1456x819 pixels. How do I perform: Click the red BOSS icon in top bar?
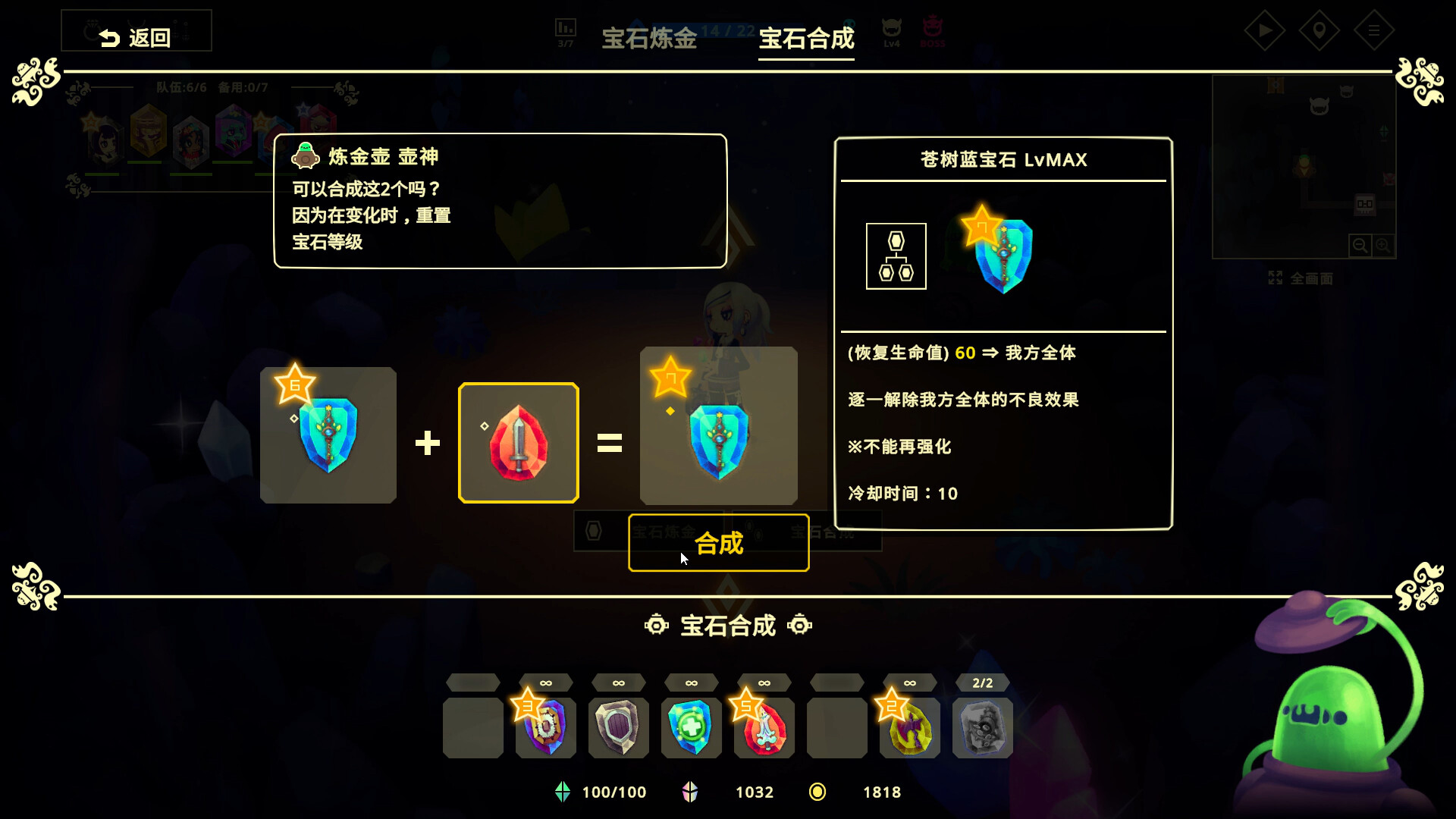tap(933, 30)
